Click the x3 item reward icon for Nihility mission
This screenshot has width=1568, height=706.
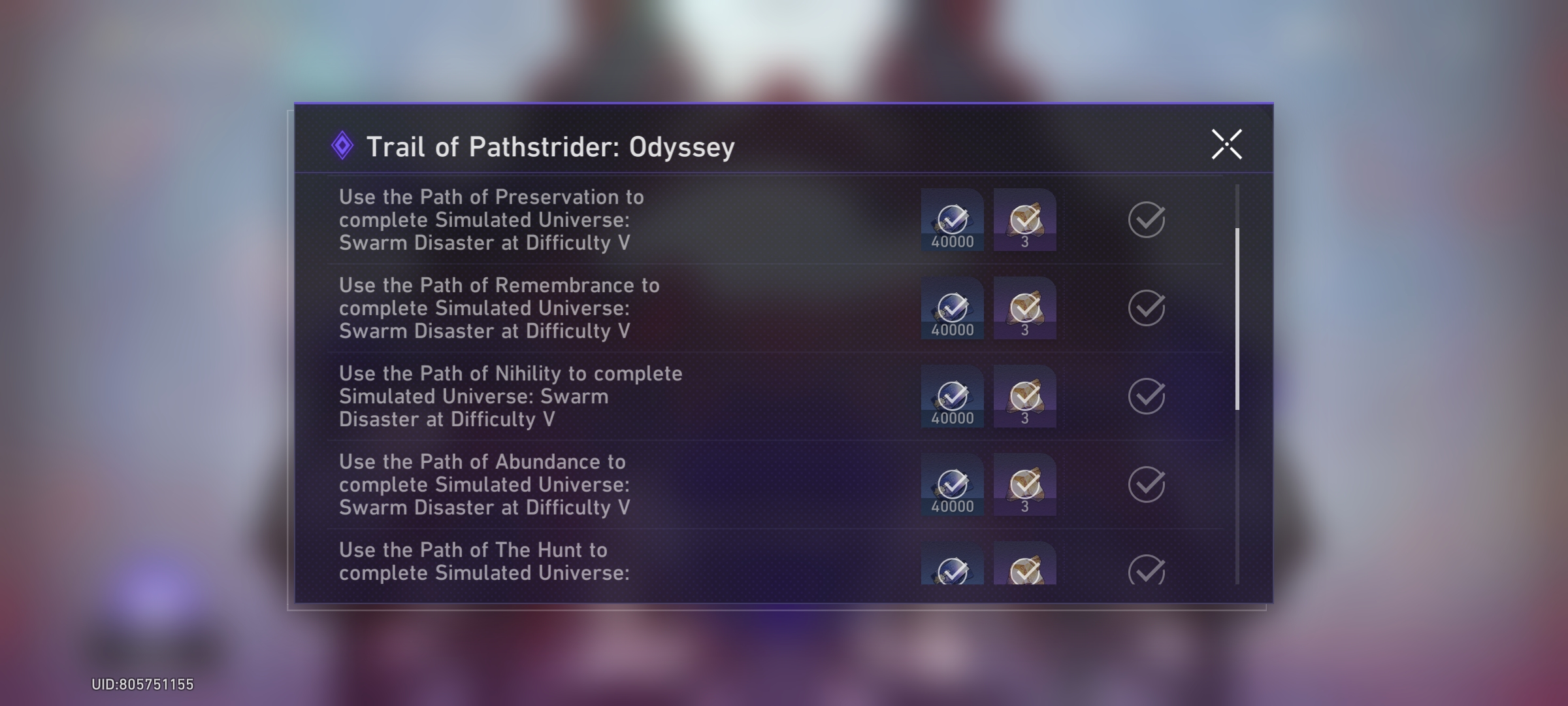coord(1024,395)
